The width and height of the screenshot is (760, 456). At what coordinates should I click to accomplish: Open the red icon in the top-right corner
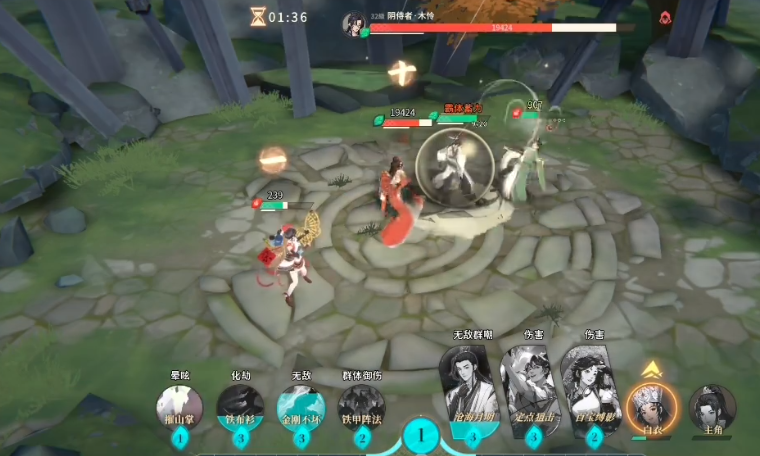coord(665,17)
